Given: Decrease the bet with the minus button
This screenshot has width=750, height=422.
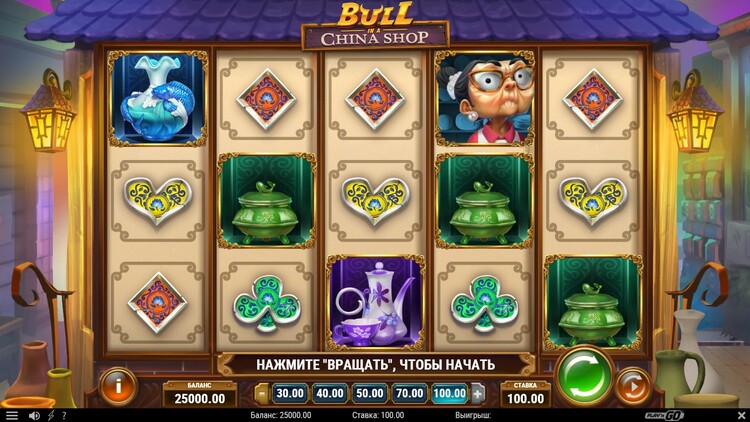Looking at the screenshot, I should coord(262,393).
